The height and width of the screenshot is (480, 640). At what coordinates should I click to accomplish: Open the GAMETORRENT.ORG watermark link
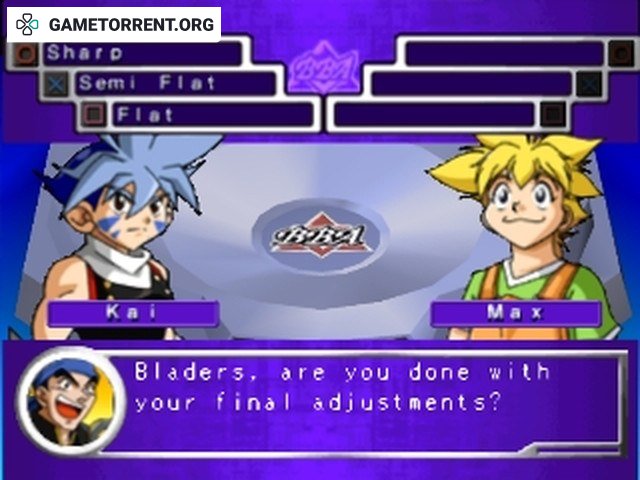[x=114, y=24]
